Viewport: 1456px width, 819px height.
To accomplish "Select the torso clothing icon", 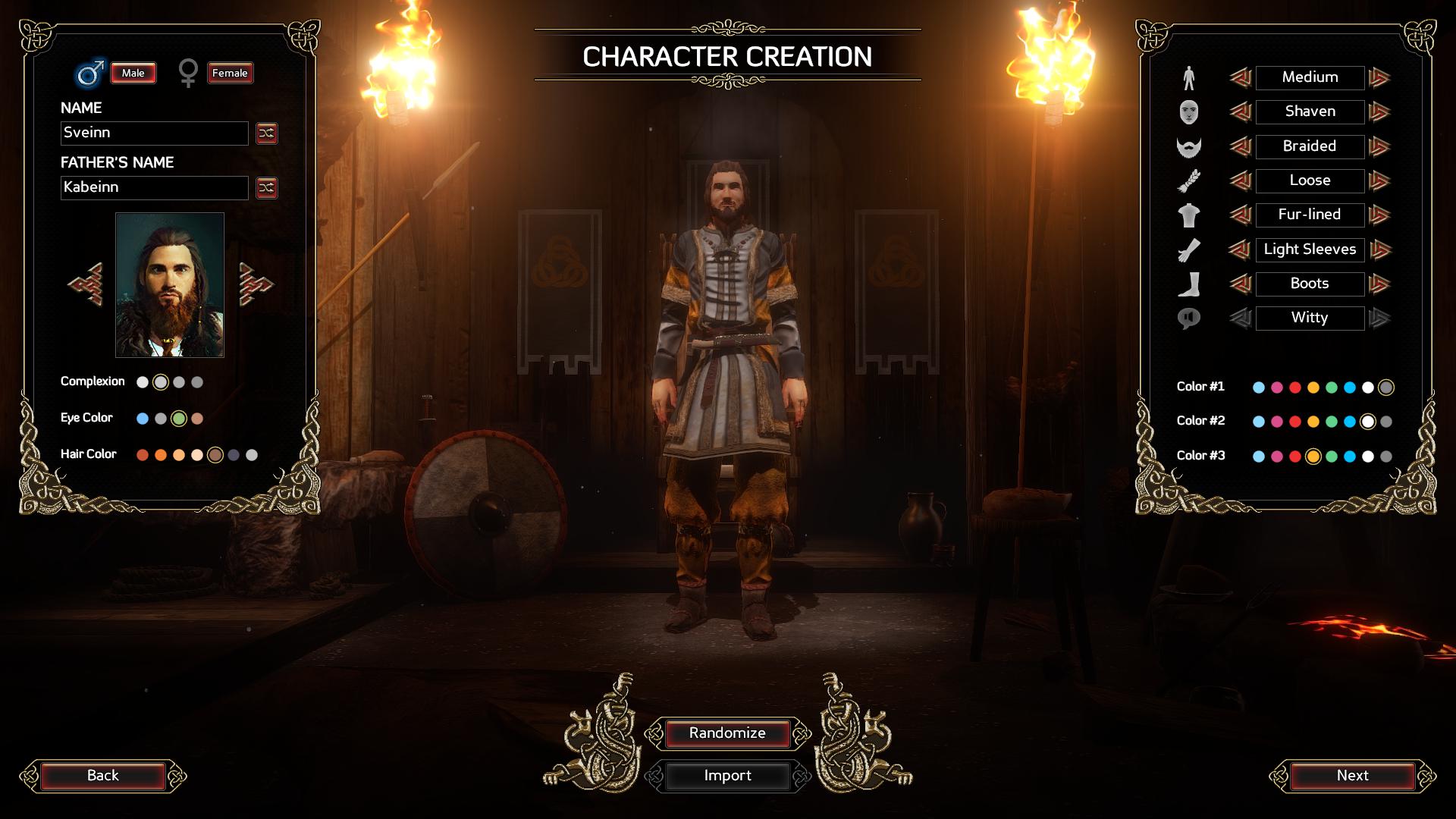I will tap(1189, 215).
